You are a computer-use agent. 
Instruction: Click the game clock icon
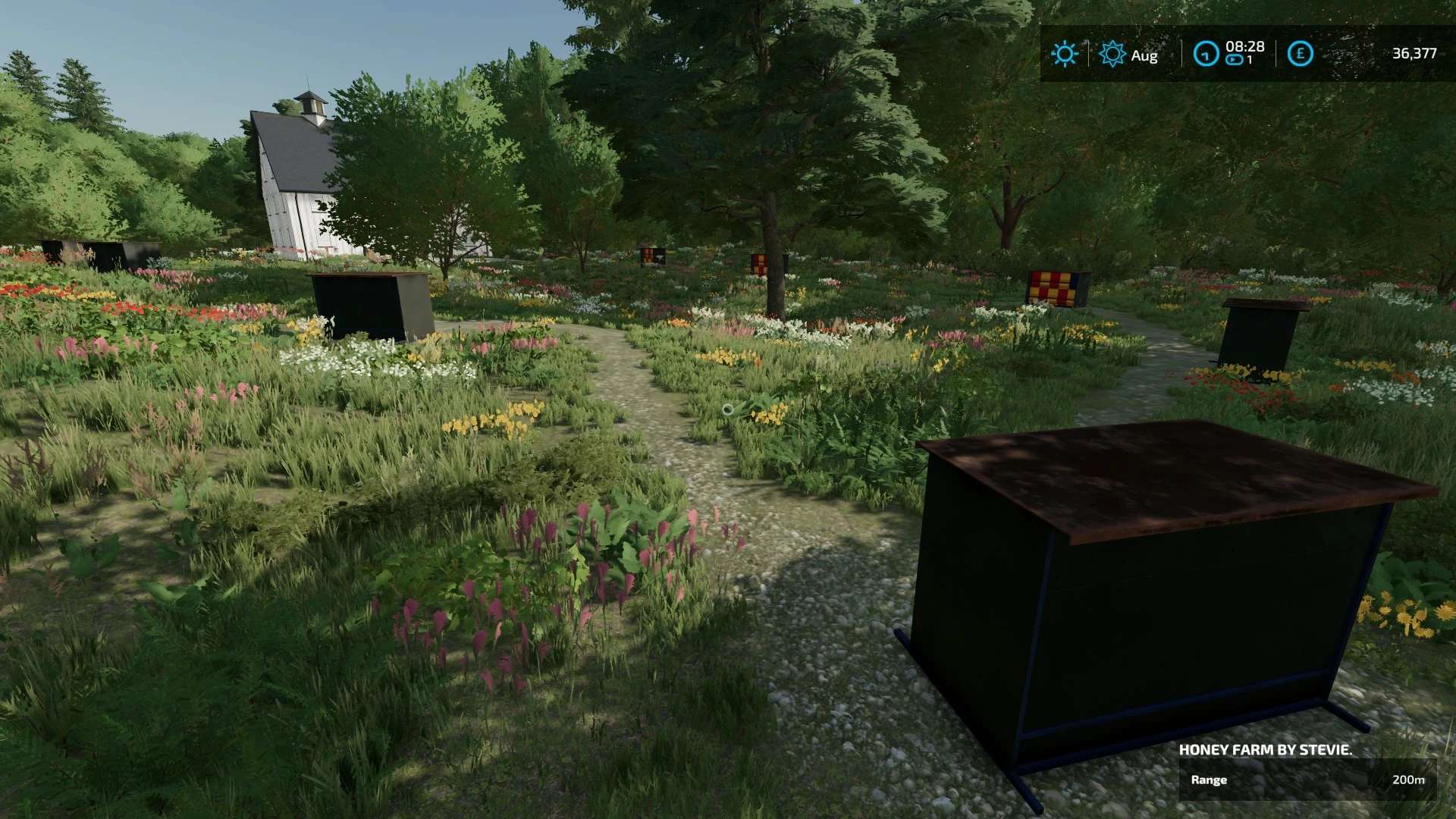1205,54
